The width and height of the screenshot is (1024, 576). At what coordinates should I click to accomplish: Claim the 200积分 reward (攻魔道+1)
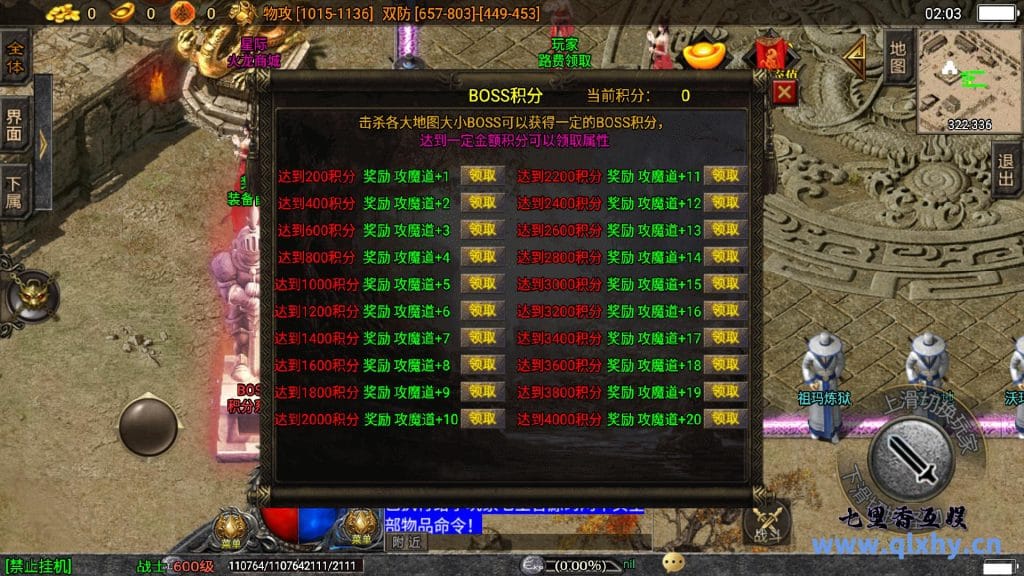(482, 175)
